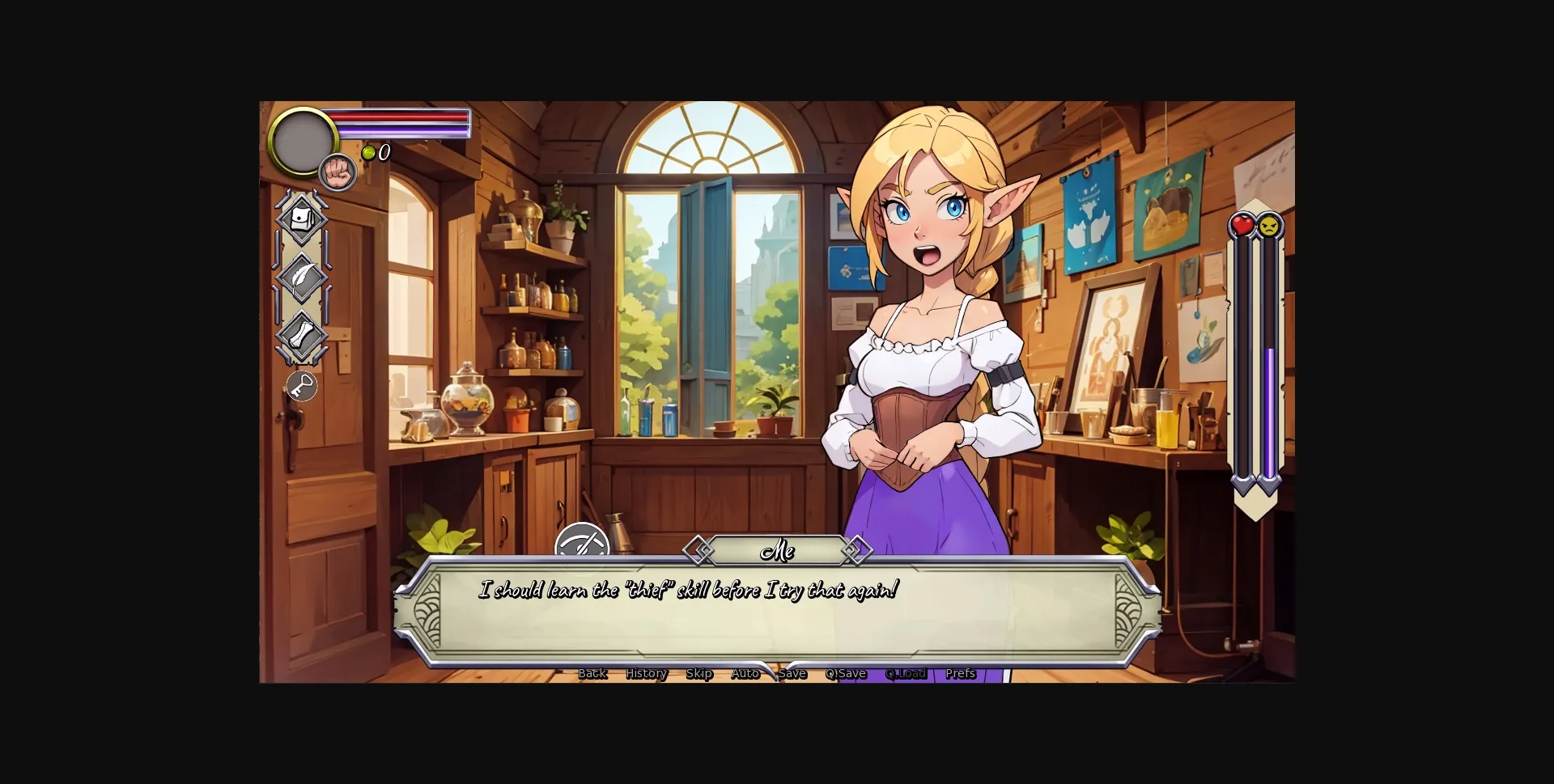Expand the right diamond beside the Me nameplate

pos(857,551)
